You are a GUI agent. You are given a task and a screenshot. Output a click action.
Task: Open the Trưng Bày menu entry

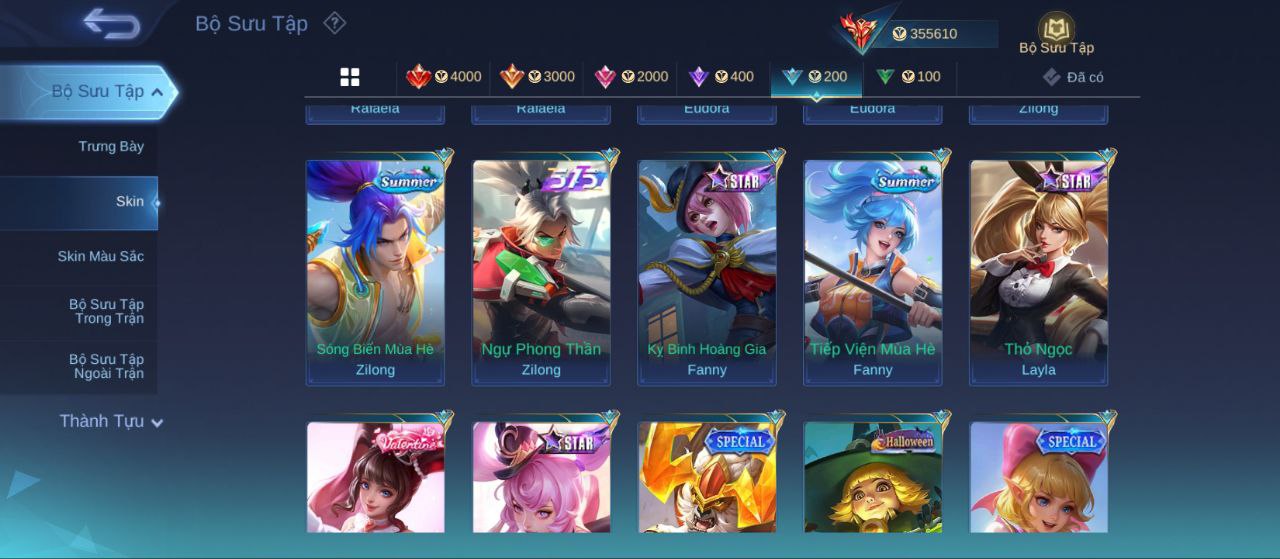(x=111, y=147)
